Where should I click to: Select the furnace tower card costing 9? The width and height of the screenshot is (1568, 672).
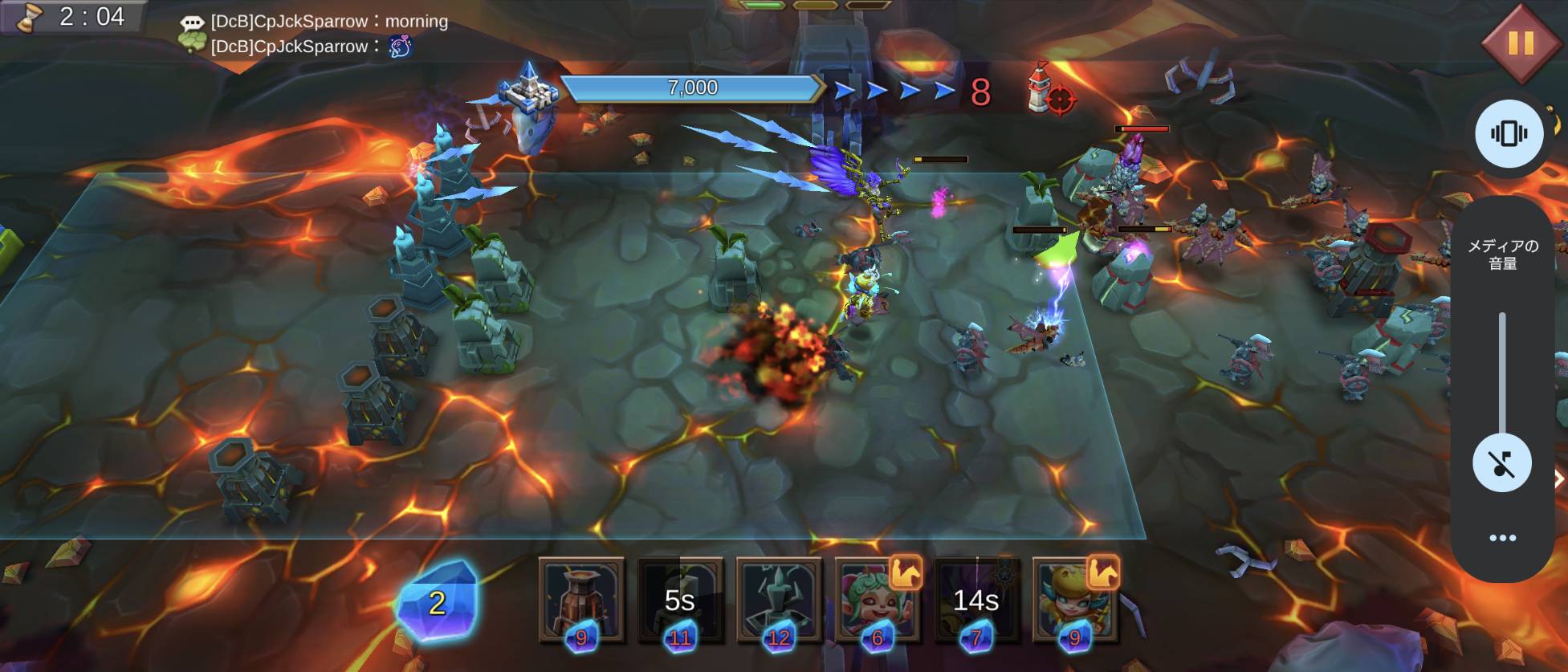(x=581, y=600)
